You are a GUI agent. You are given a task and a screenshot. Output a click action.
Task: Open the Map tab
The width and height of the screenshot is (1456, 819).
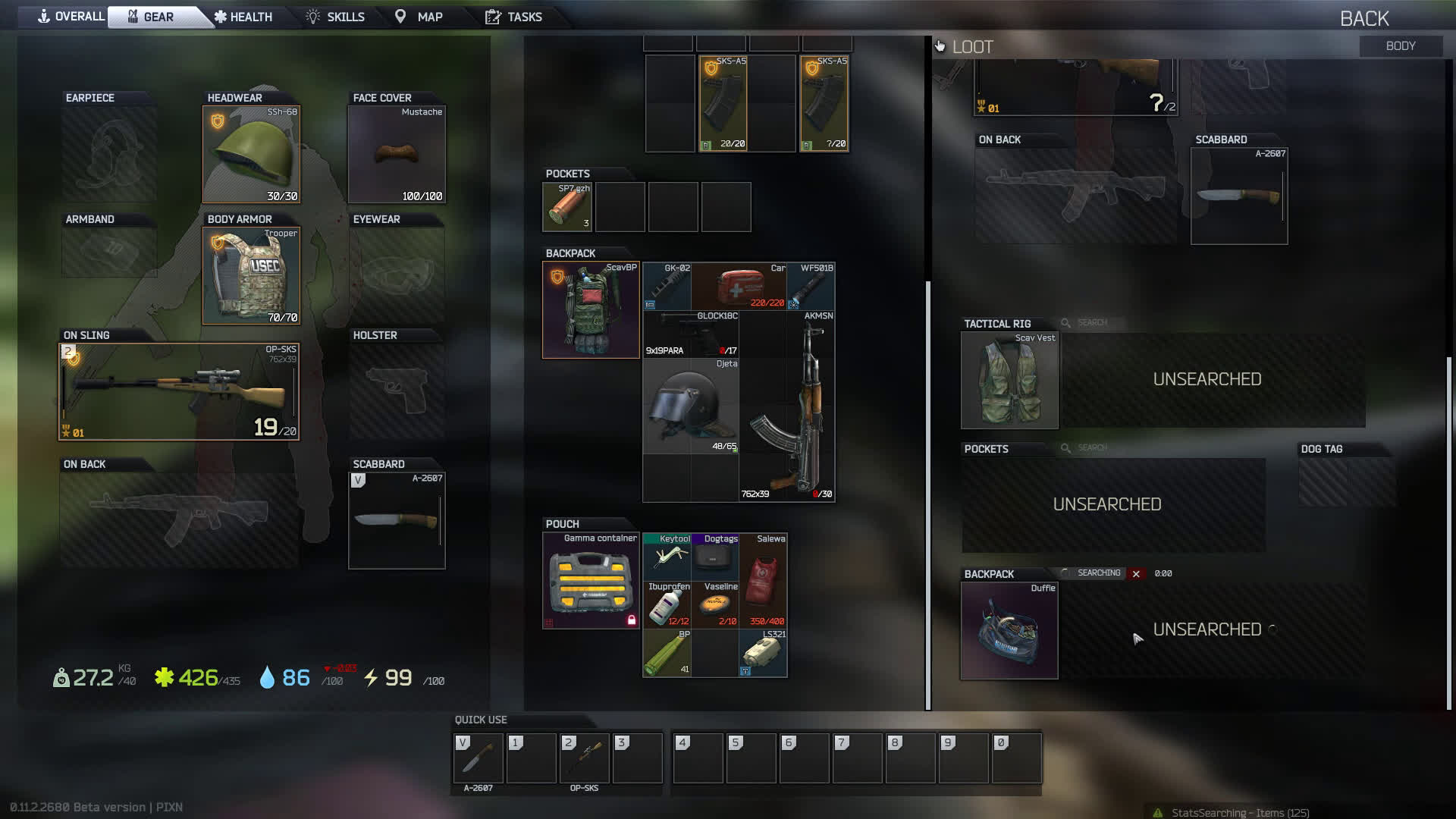pyautogui.click(x=419, y=17)
